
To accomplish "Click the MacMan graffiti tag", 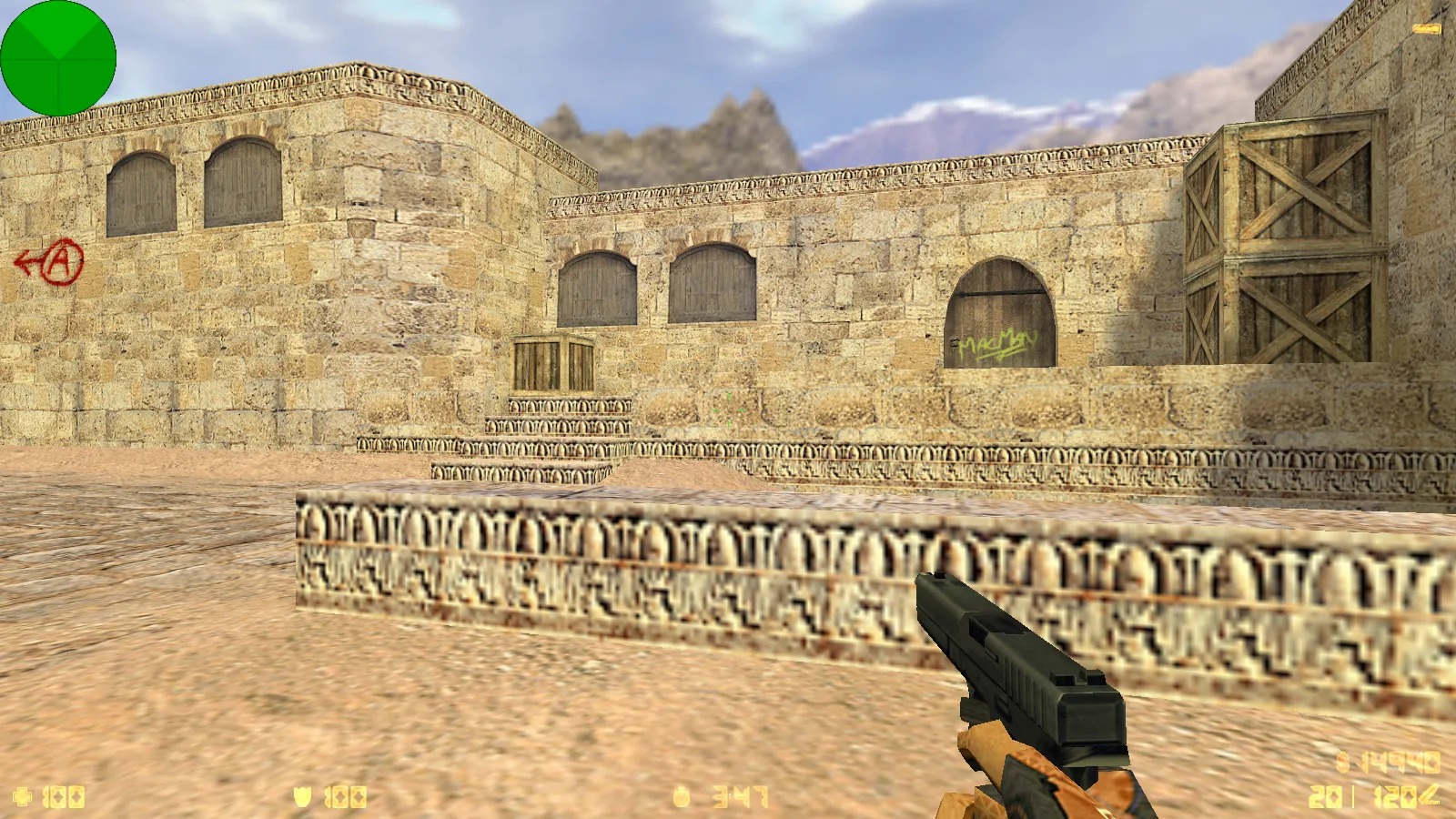I will 994,342.
